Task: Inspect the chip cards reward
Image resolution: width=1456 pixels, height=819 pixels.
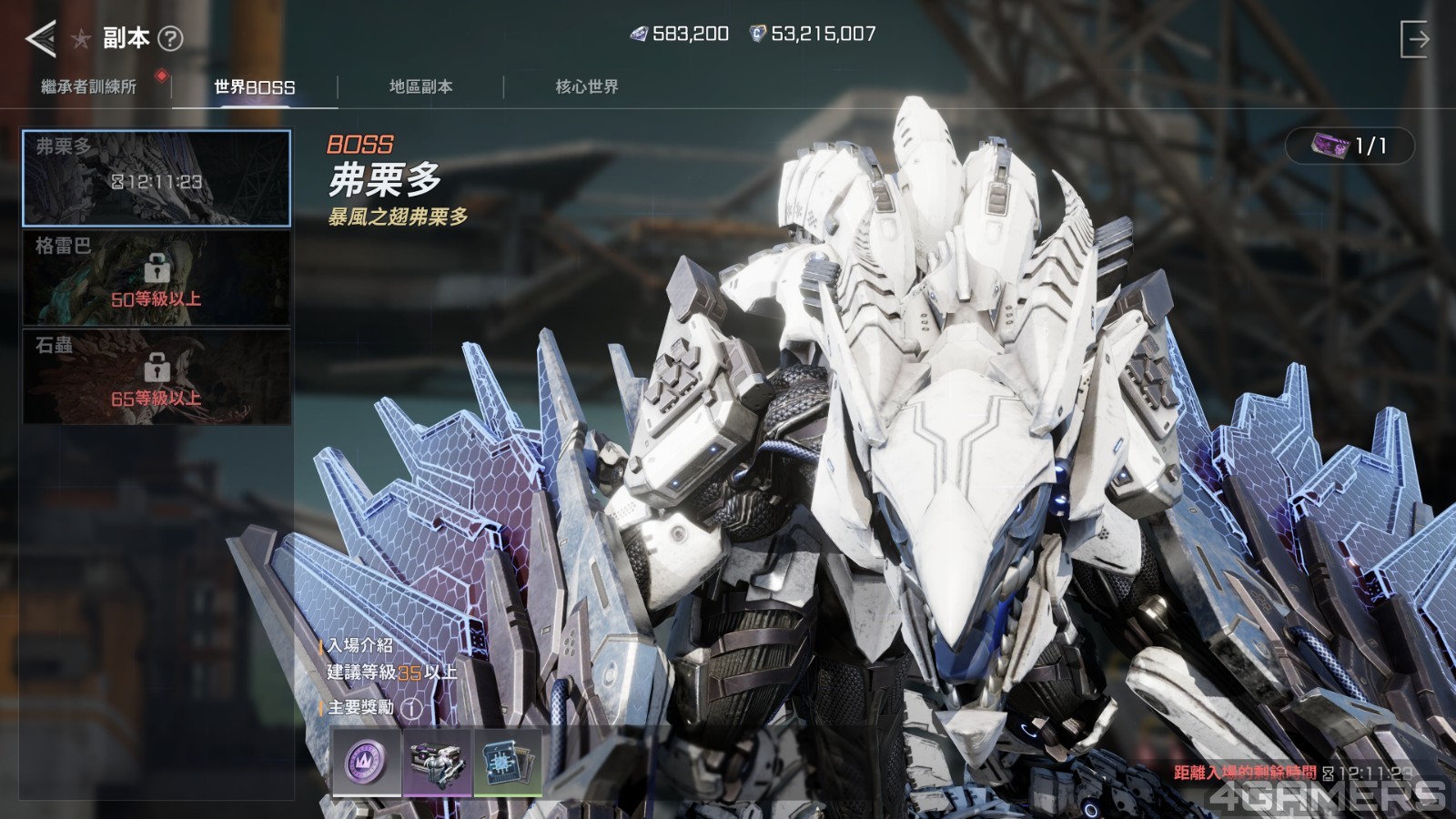Action: tap(507, 762)
